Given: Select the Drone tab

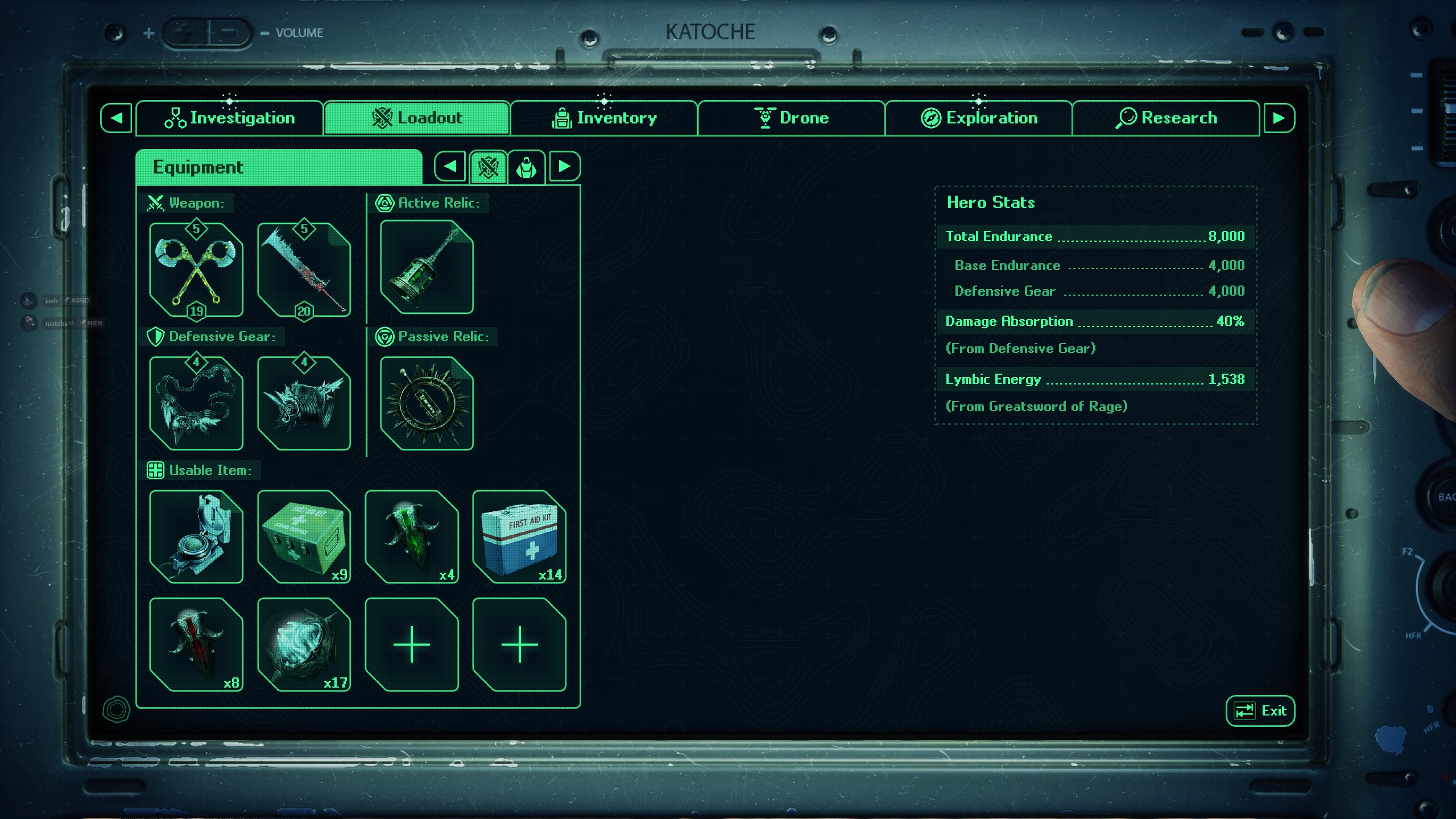Looking at the screenshot, I should 791,118.
